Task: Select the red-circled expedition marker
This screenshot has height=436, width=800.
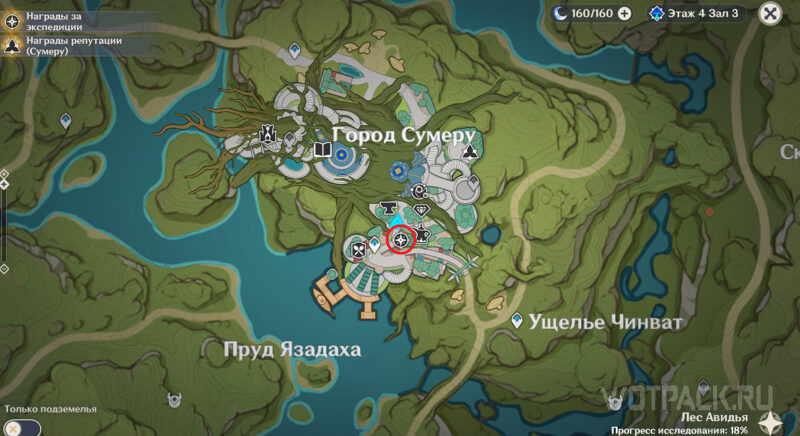Action: coord(403,240)
